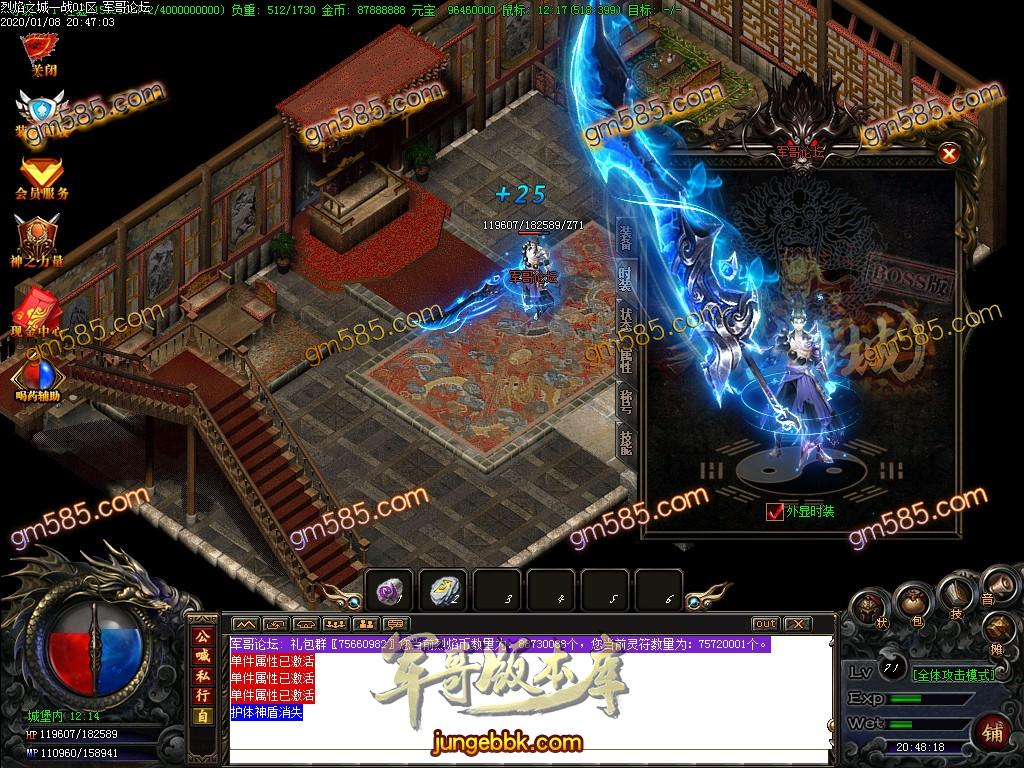This screenshot has width=1024, height=768.
Task: Close the character fashion panel
Action: click(949, 154)
